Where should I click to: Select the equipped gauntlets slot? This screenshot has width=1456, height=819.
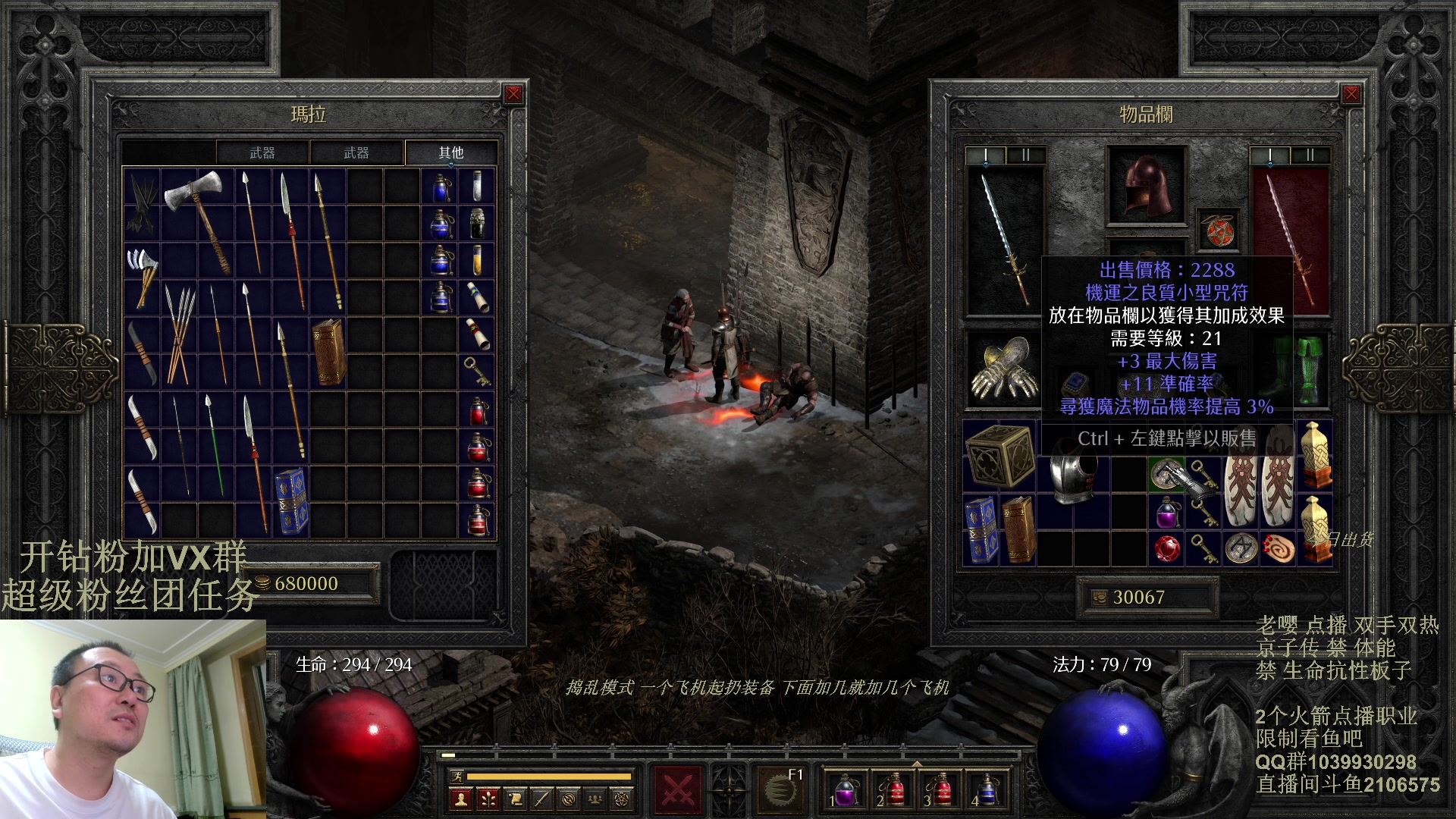click(x=1004, y=369)
